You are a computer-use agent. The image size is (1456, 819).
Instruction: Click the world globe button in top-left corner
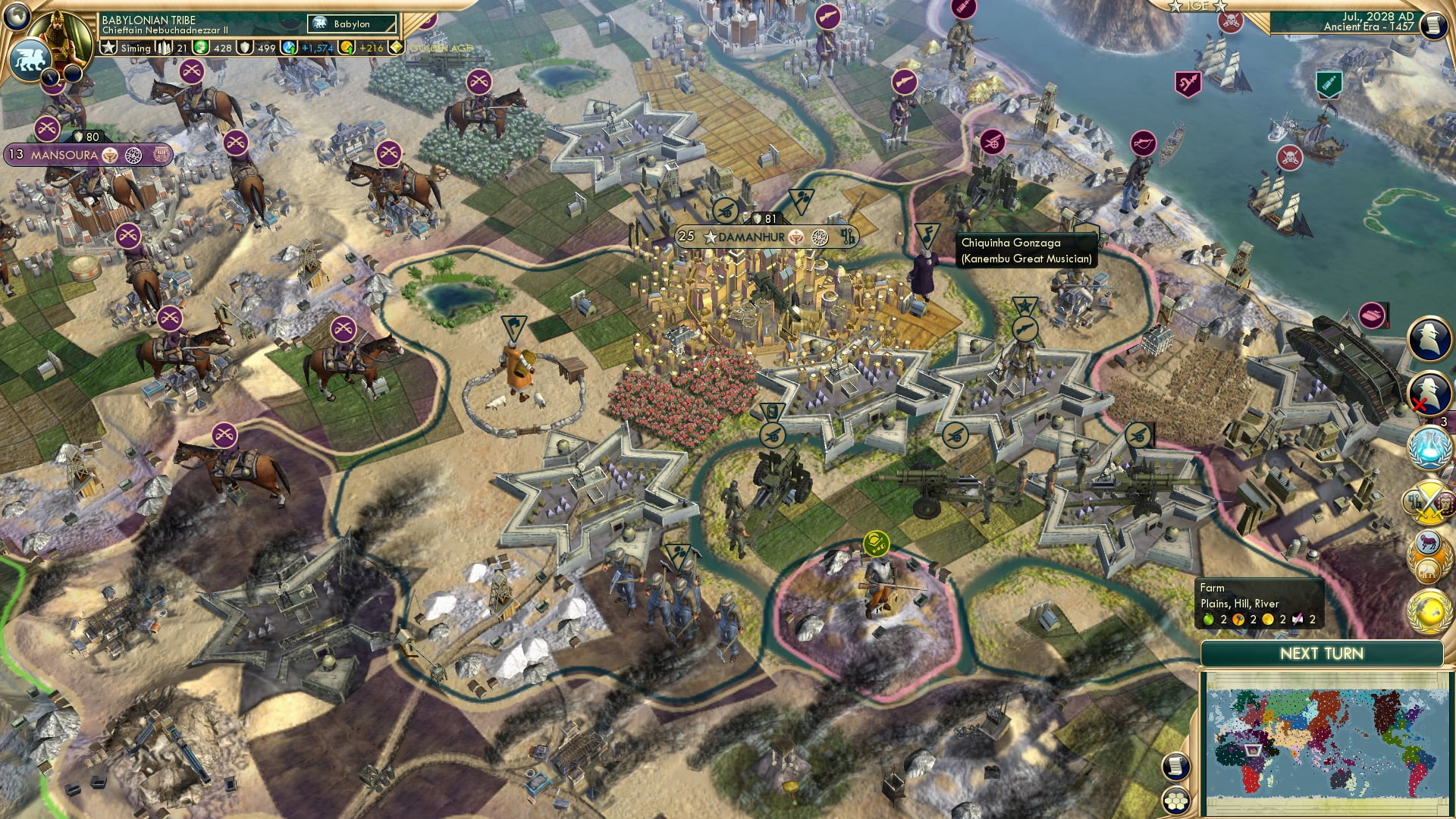16,18
